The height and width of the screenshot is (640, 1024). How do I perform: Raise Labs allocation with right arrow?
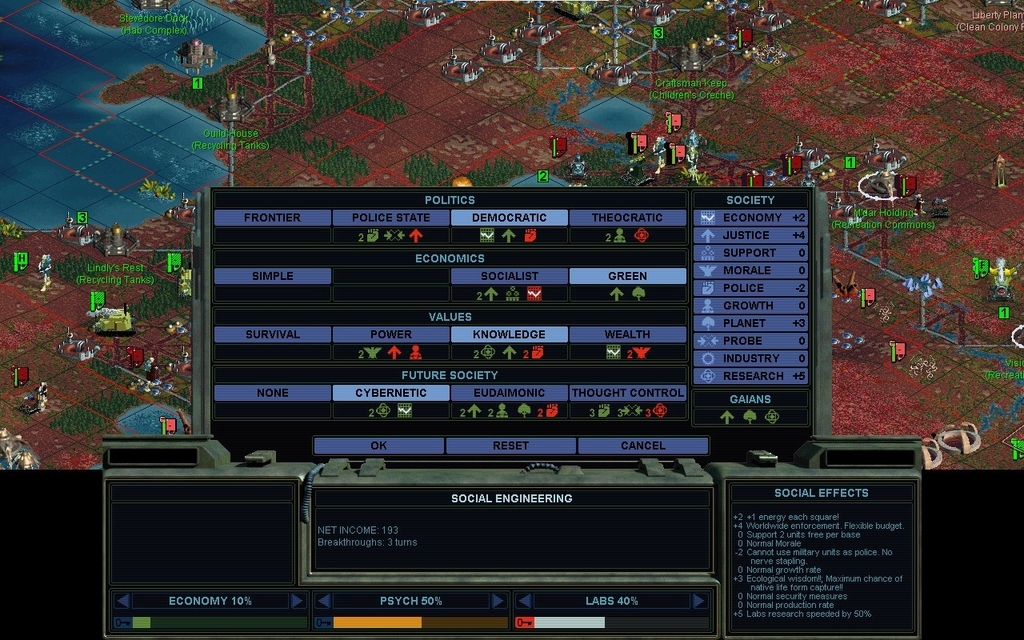(x=698, y=601)
